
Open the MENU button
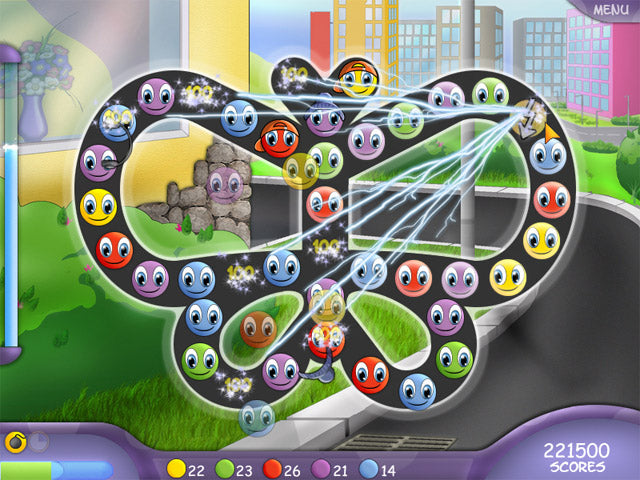(610, 10)
